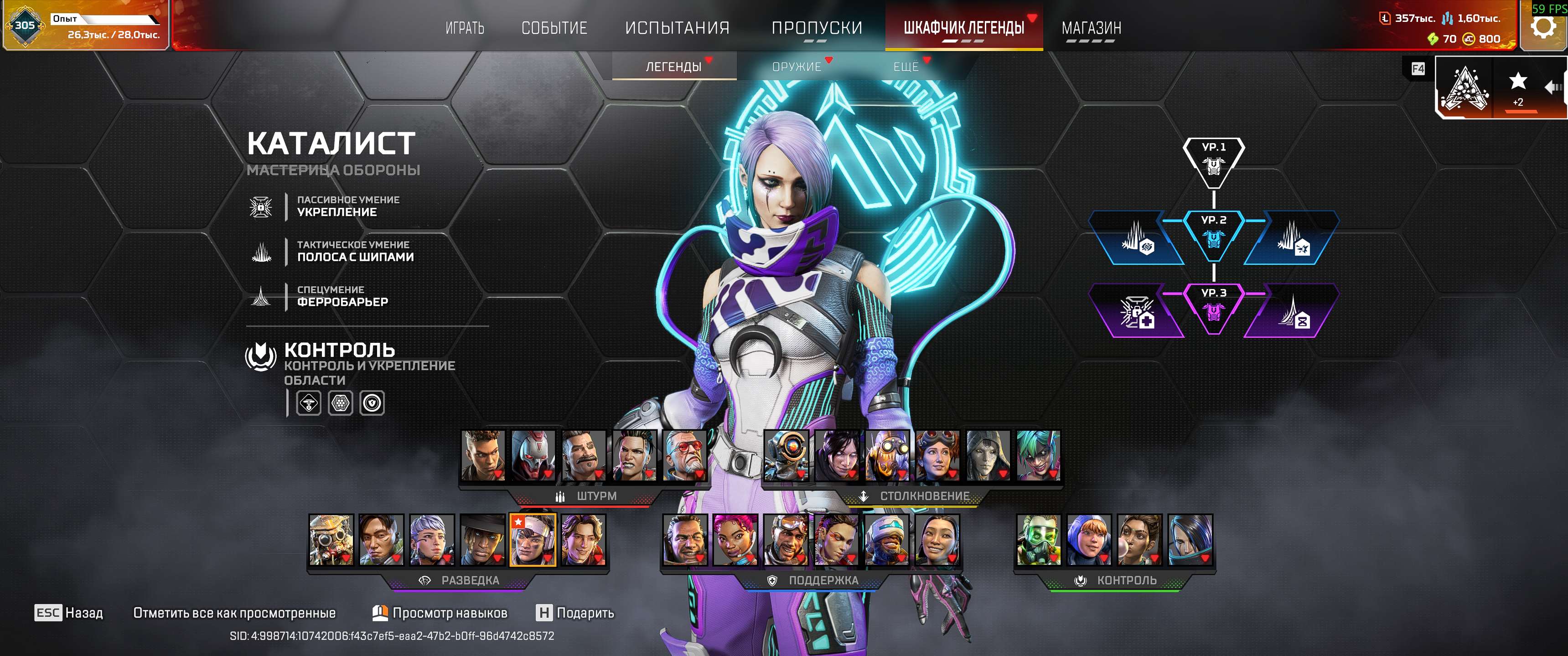Image resolution: width=1568 pixels, height=656 pixels.
Task: Open the ПРОПУСКИ menu
Action: coord(818,28)
